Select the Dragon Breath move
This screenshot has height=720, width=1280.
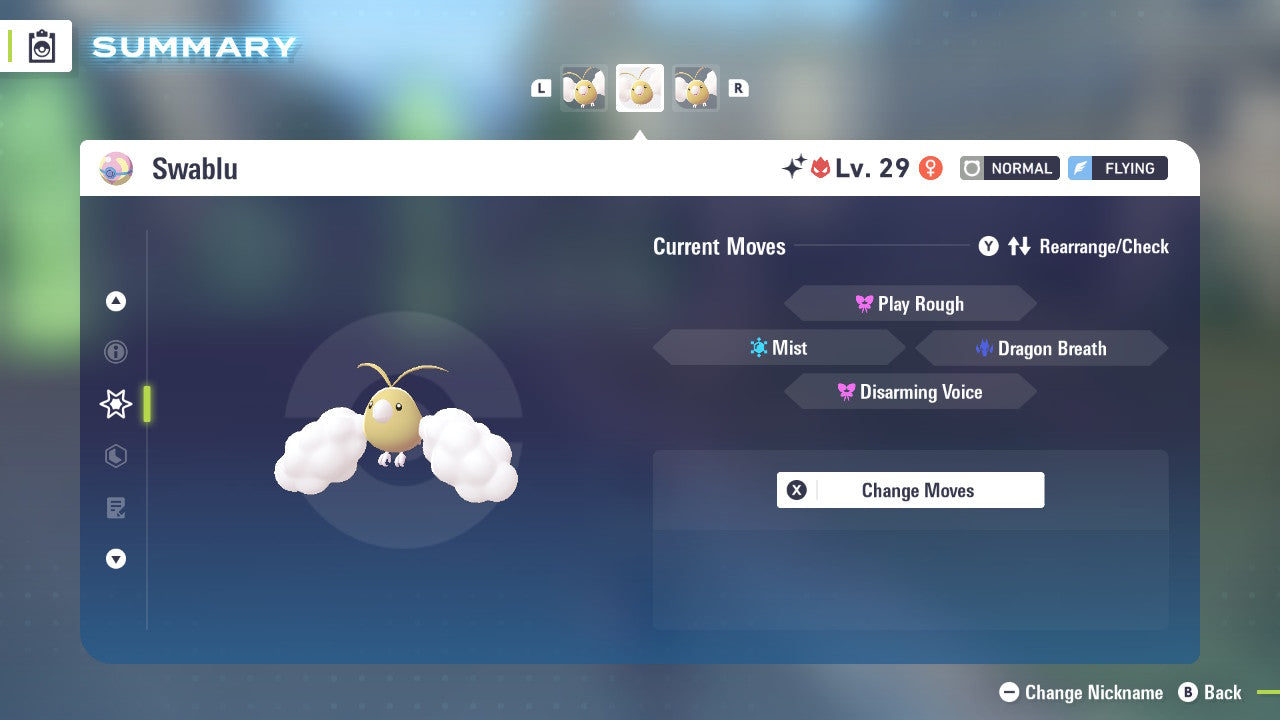pyautogui.click(x=1042, y=348)
